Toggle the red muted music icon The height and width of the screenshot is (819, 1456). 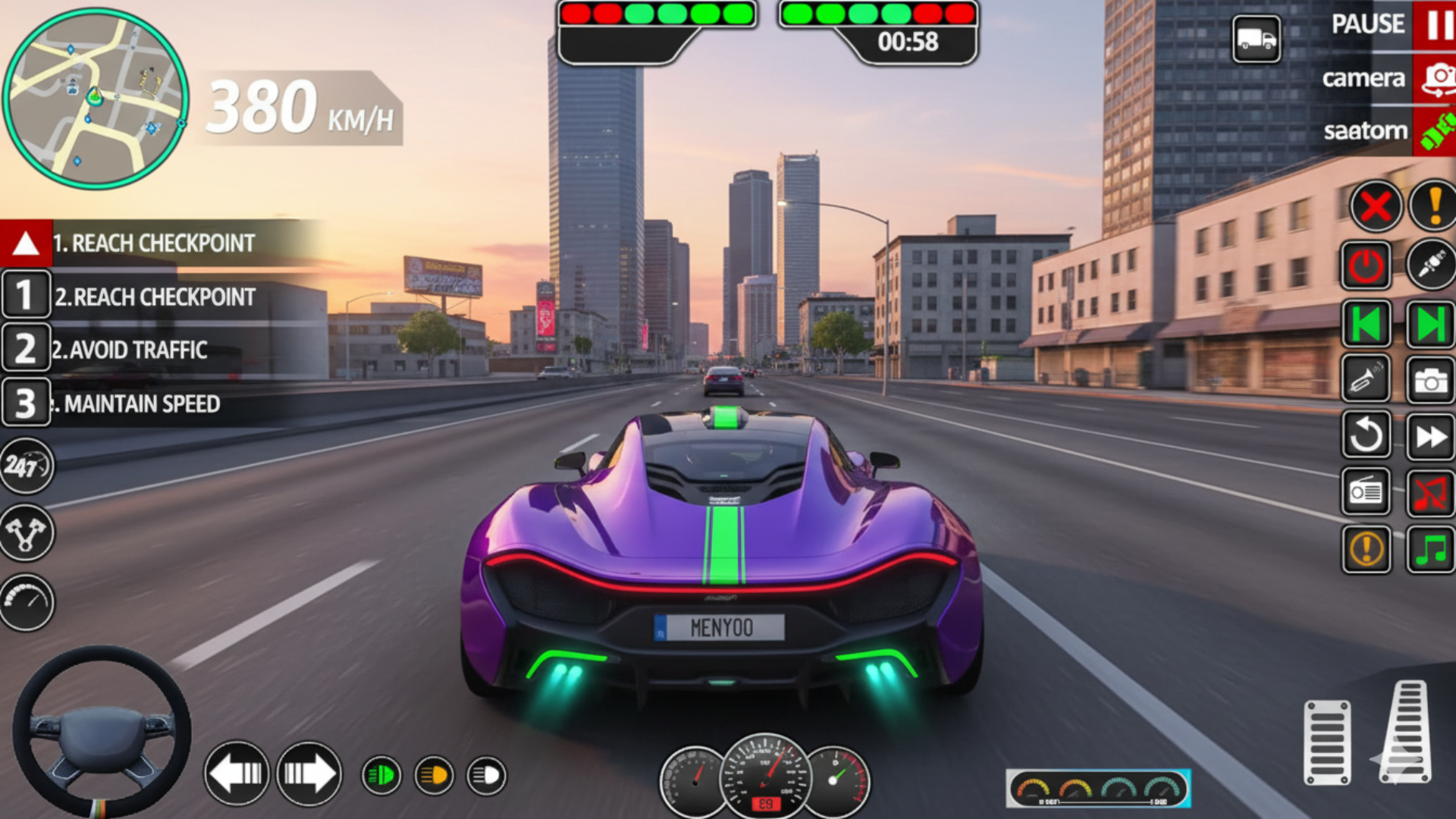[1430, 493]
